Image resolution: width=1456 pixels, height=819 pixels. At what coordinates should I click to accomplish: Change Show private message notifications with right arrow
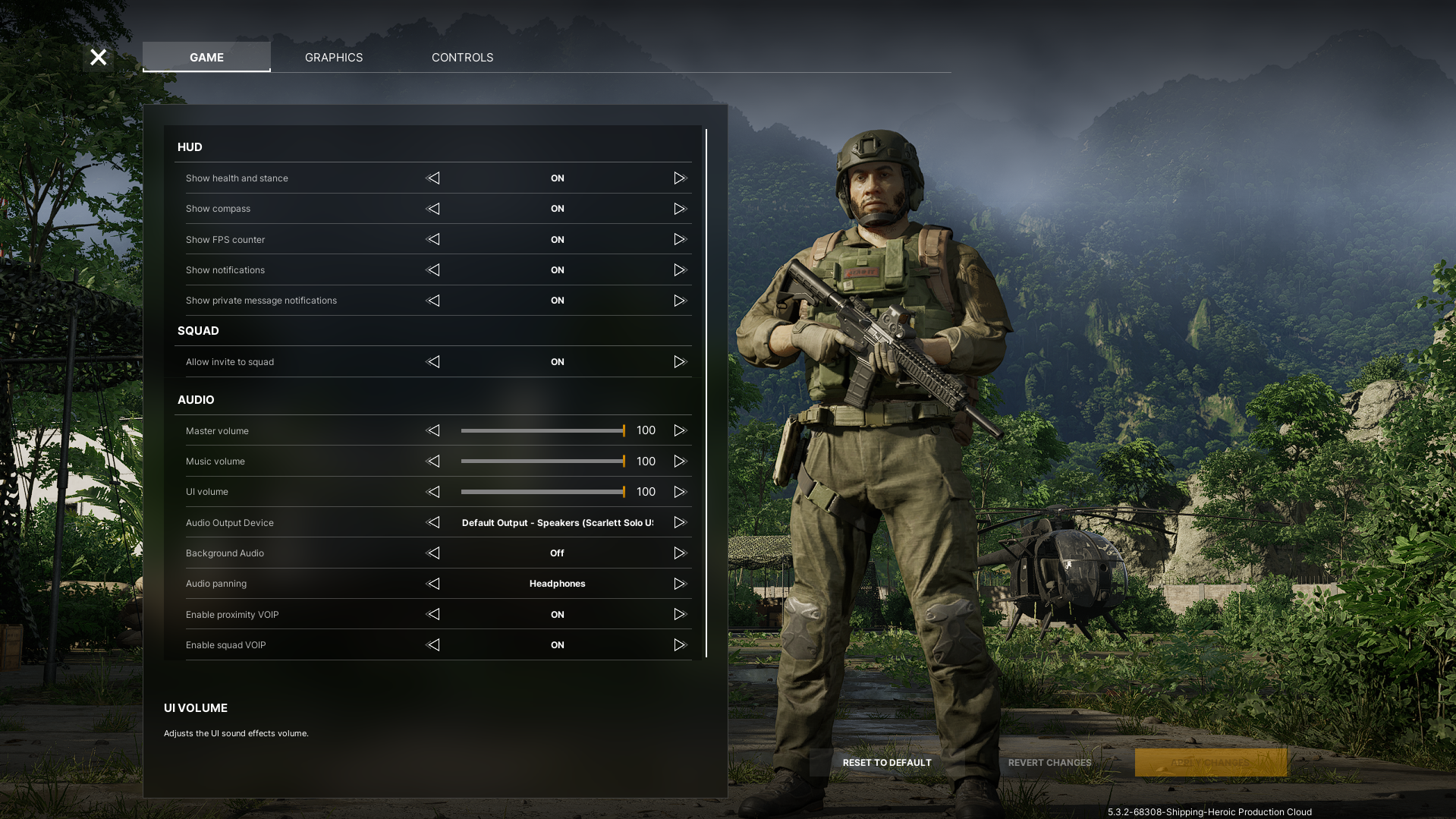pyautogui.click(x=679, y=301)
